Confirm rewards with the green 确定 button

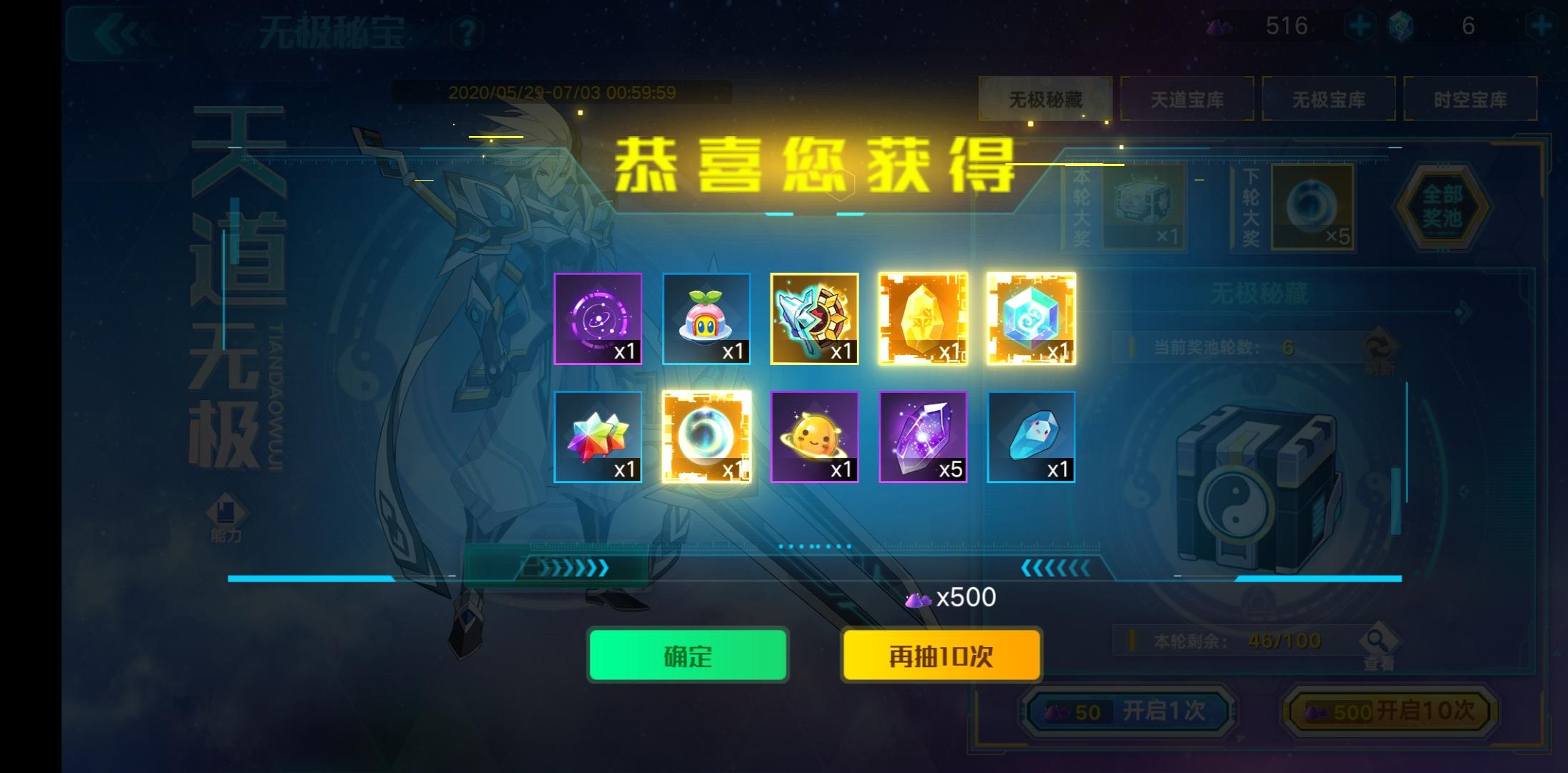point(686,654)
